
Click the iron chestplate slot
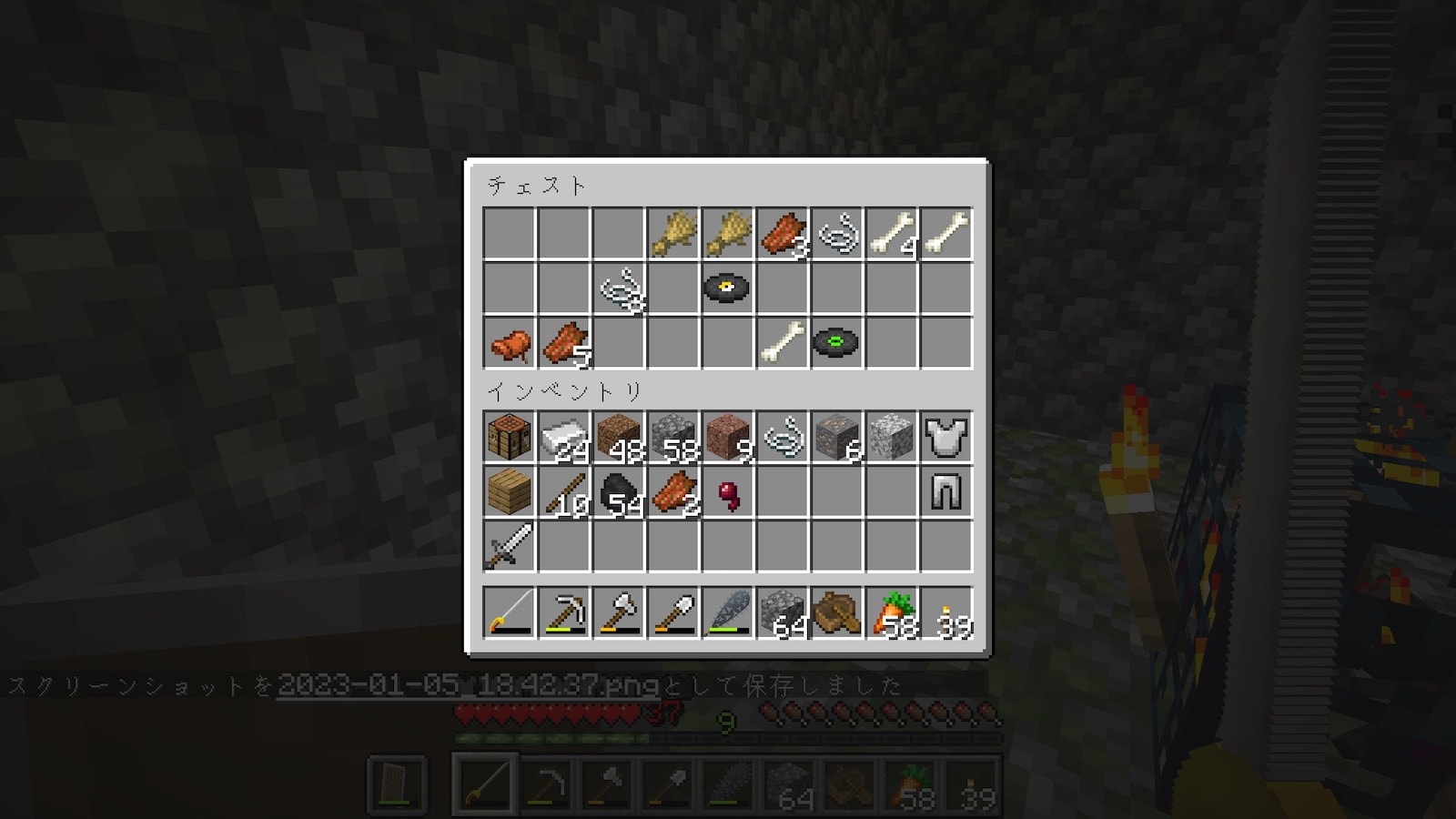946,437
